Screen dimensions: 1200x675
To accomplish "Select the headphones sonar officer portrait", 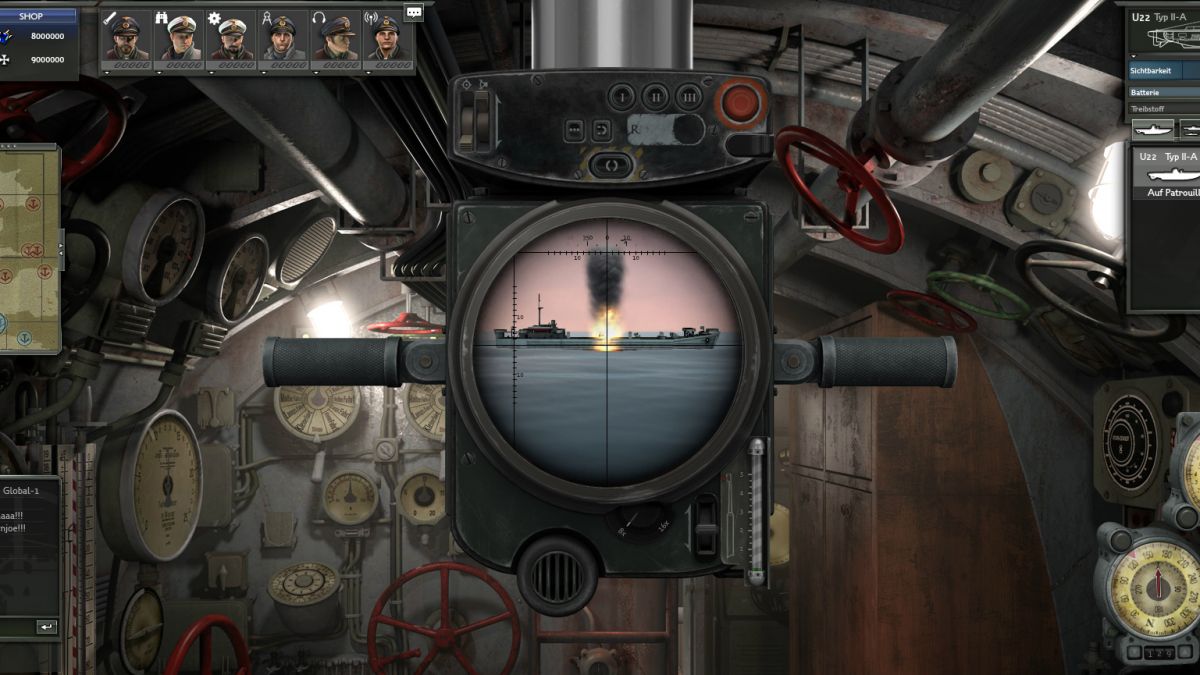I will pyautogui.click(x=335, y=40).
